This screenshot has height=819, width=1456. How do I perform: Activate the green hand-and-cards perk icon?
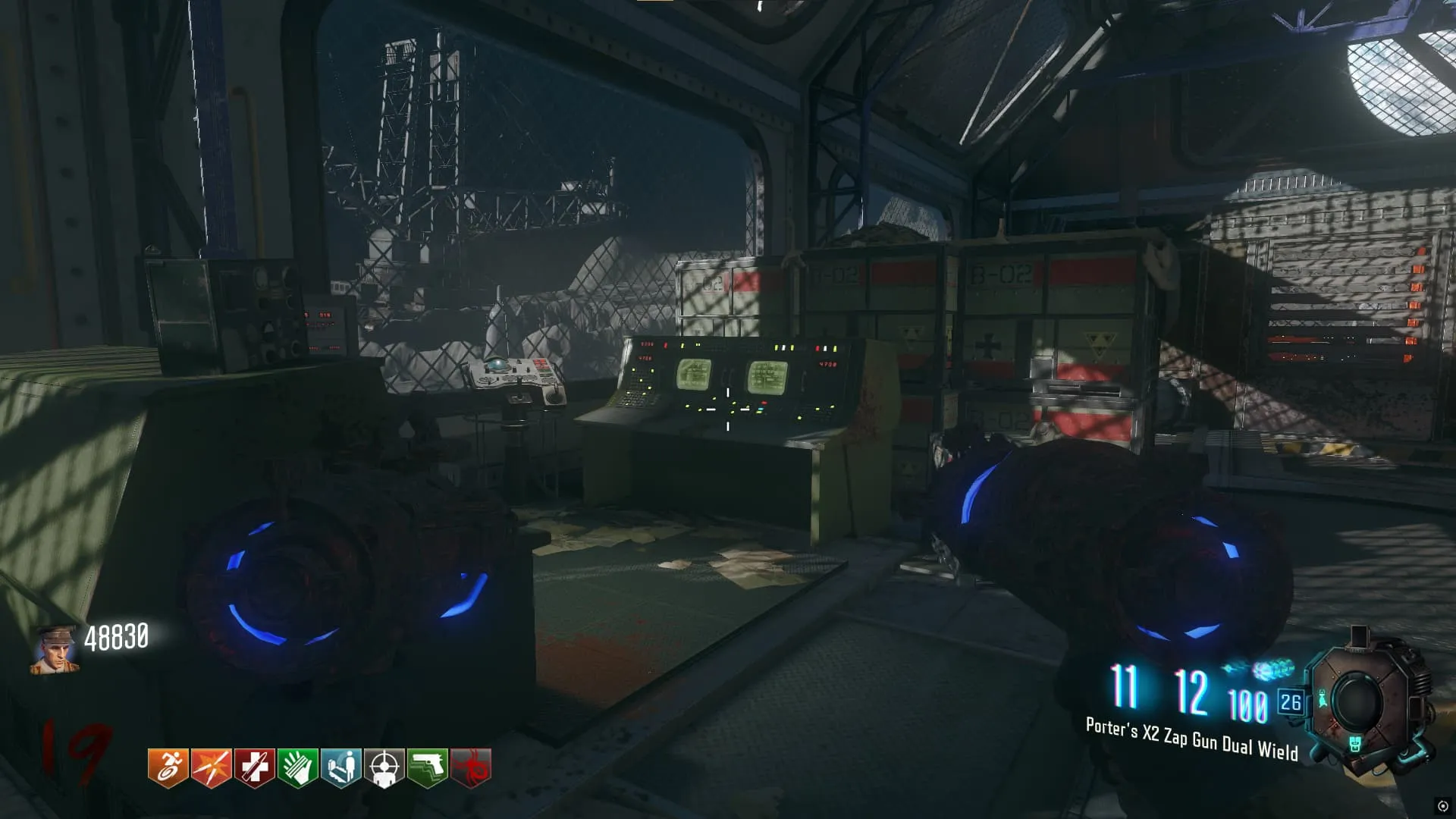click(298, 767)
